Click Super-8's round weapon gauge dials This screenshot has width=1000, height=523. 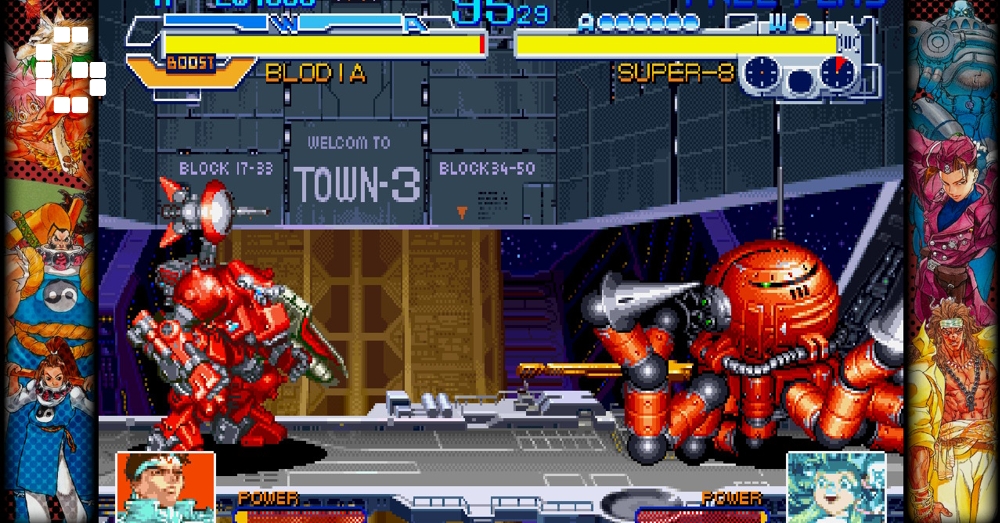click(x=798, y=75)
